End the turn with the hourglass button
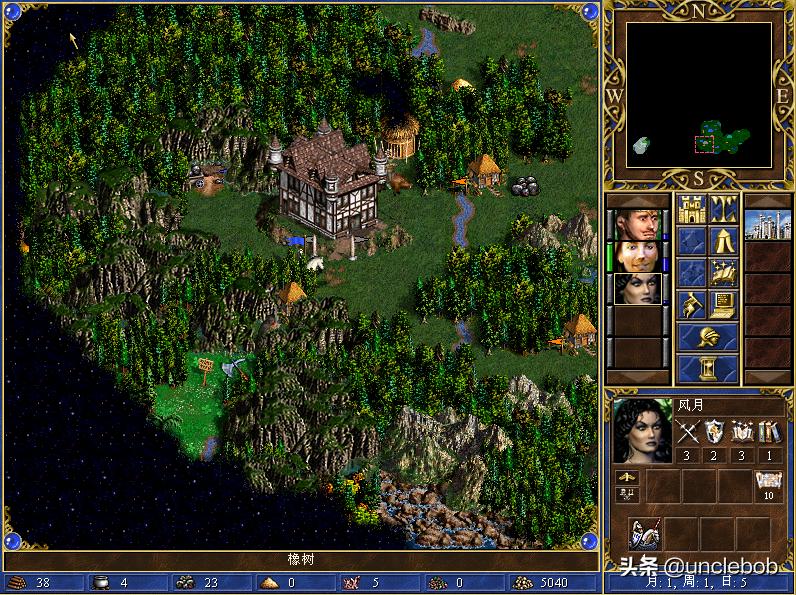Viewport: 796px width, 595px height. tap(707, 368)
